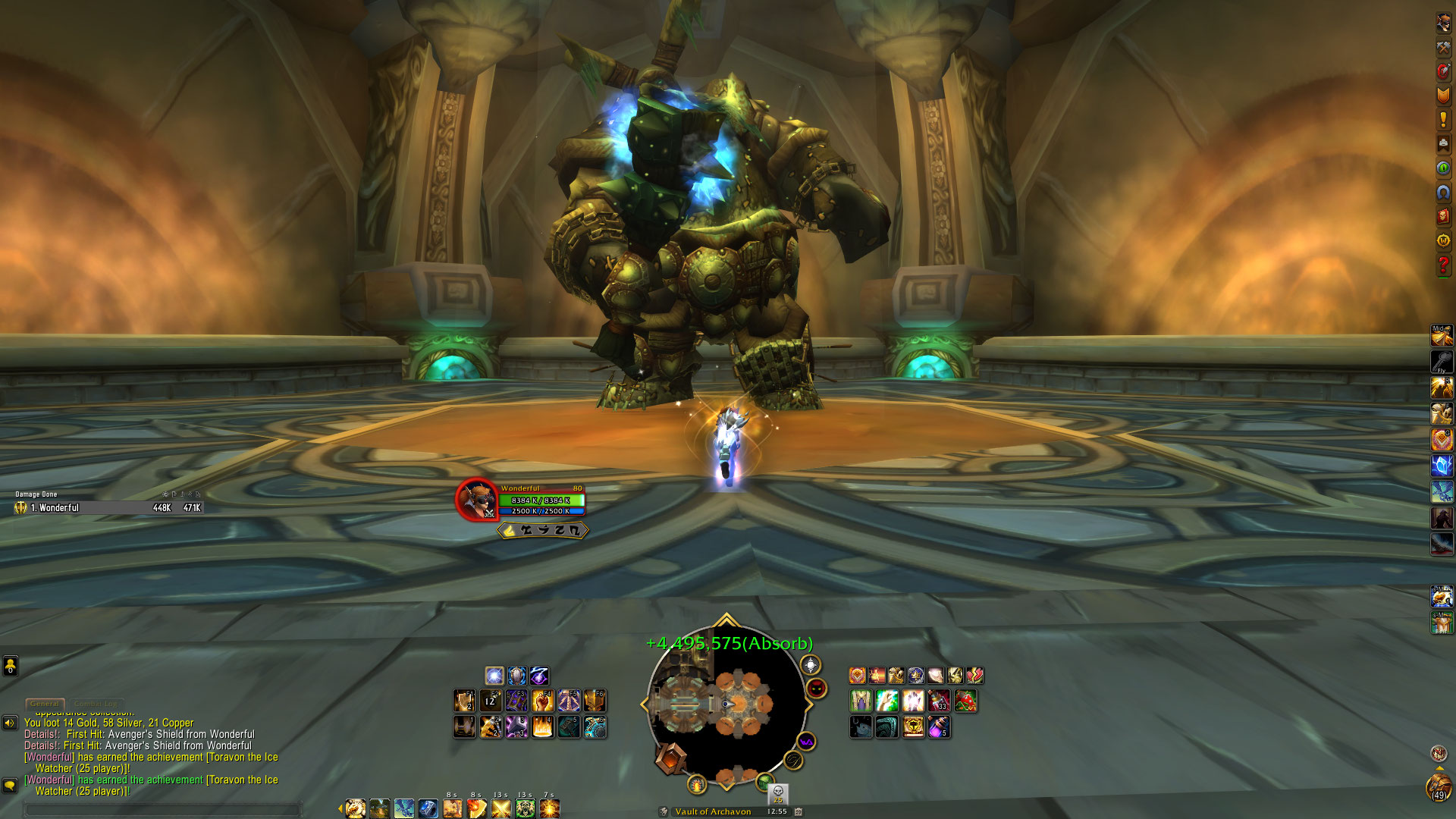Use the purple potion with 5 charges
This screenshot has width=1456, height=819.
(x=939, y=727)
